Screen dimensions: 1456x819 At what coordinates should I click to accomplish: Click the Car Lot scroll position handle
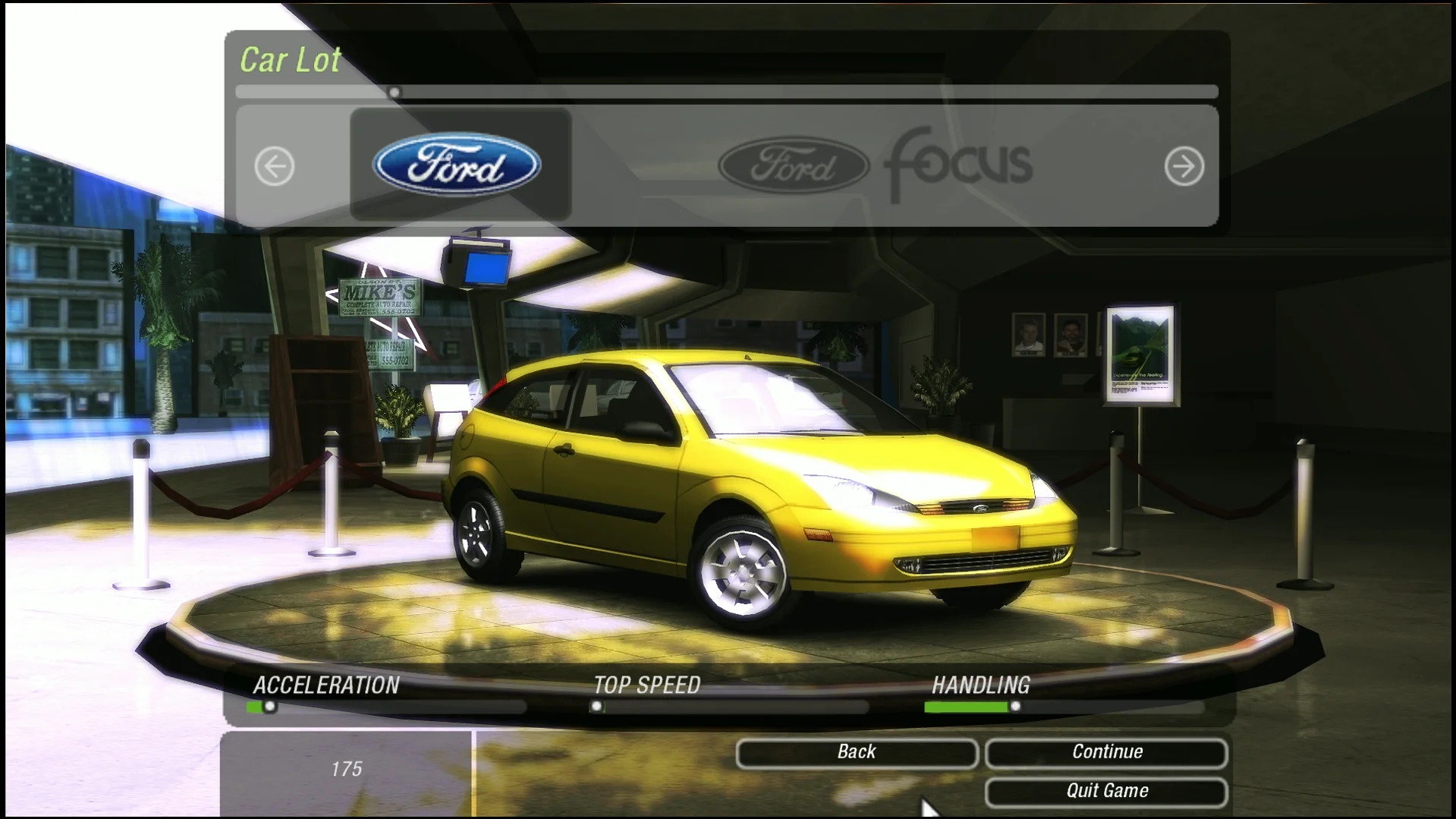[394, 93]
